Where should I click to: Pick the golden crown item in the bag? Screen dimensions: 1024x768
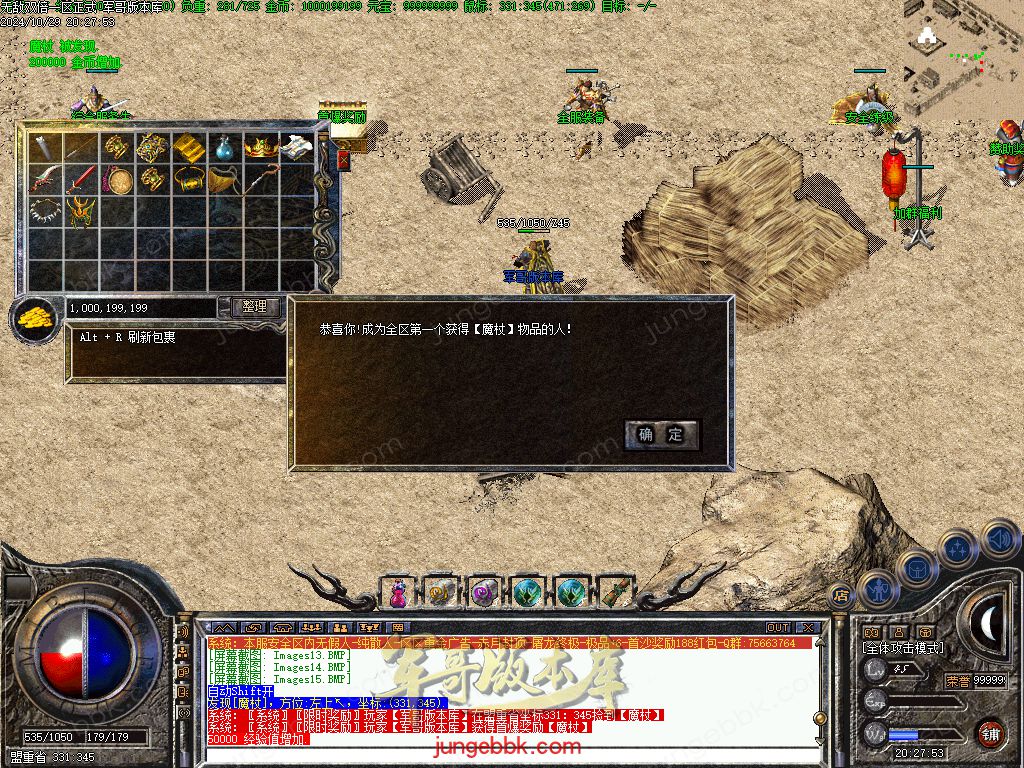coord(260,148)
